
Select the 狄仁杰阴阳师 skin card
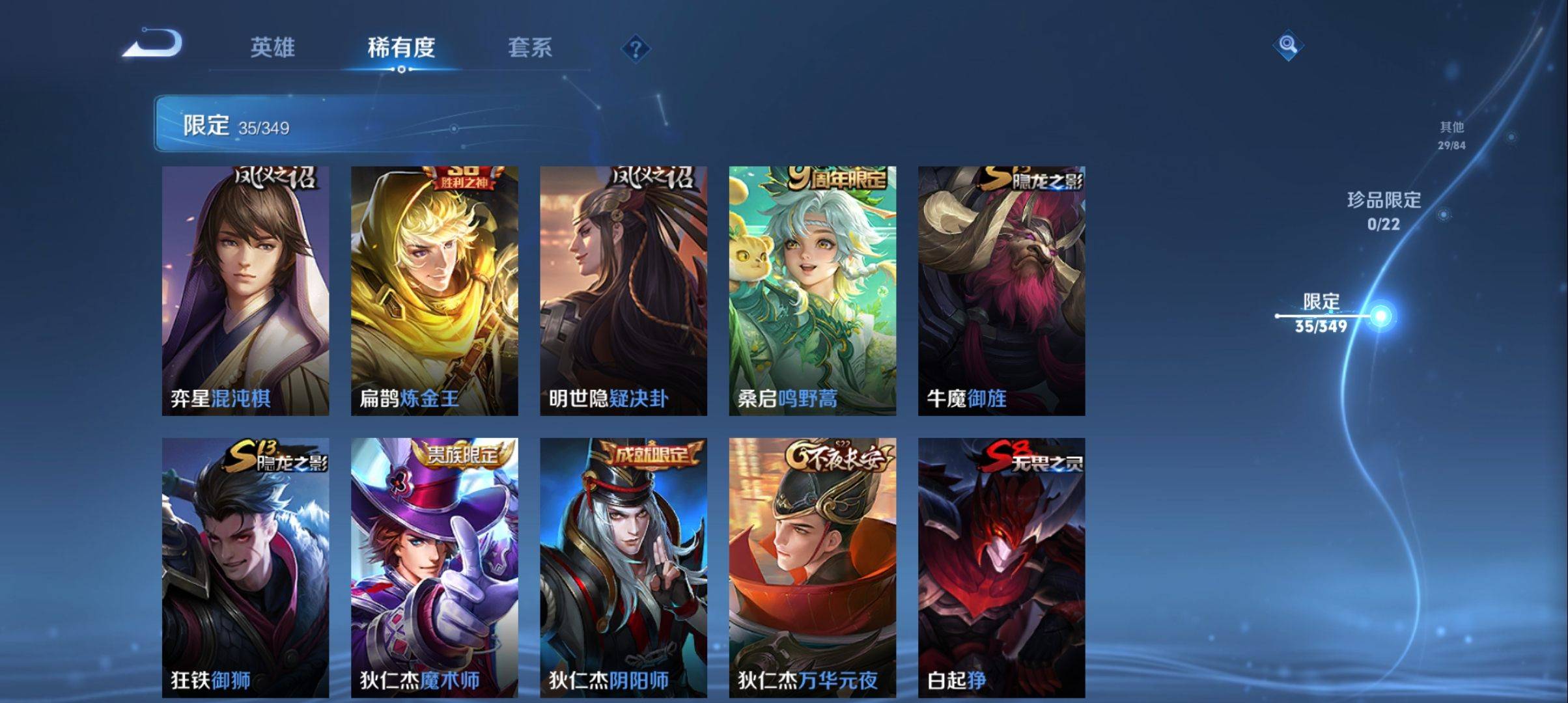coord(623,568)
